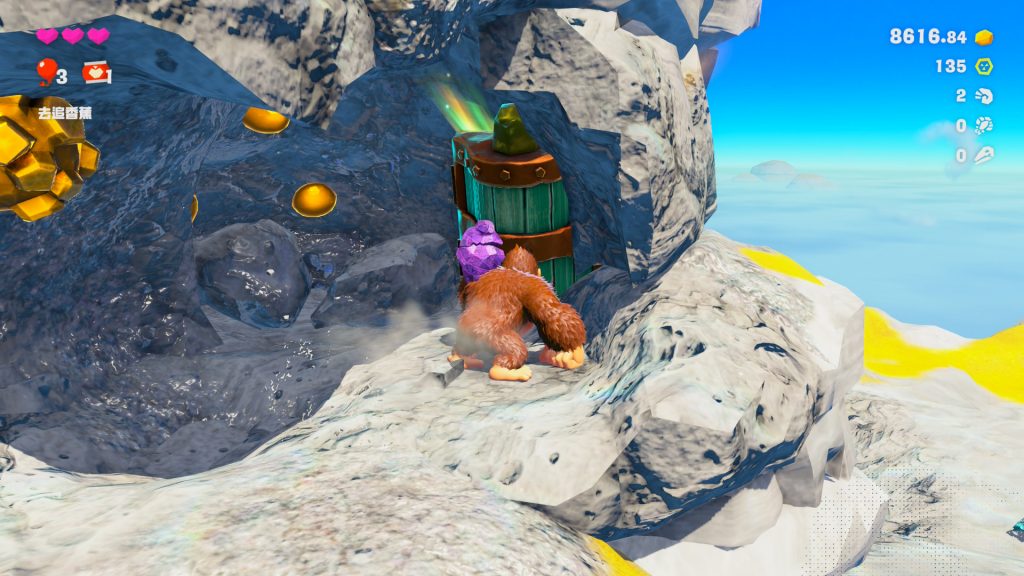1024x576 pixels.
Task: Click the spiral shell fossil icon
Action: pyautogui.click(x=984, y=96)
